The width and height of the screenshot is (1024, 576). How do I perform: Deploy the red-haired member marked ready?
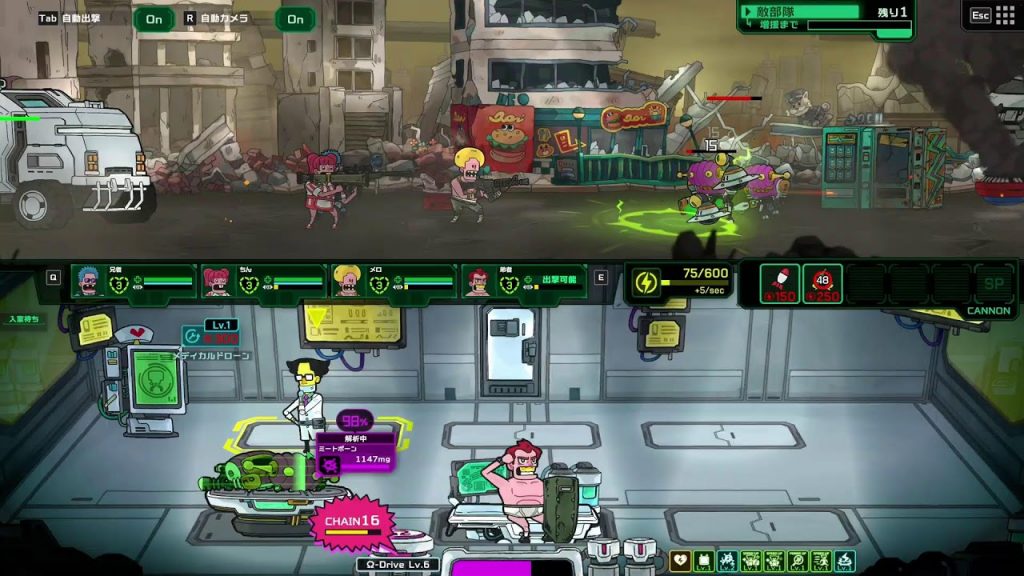pyautogui.click(x=525, y=282)
